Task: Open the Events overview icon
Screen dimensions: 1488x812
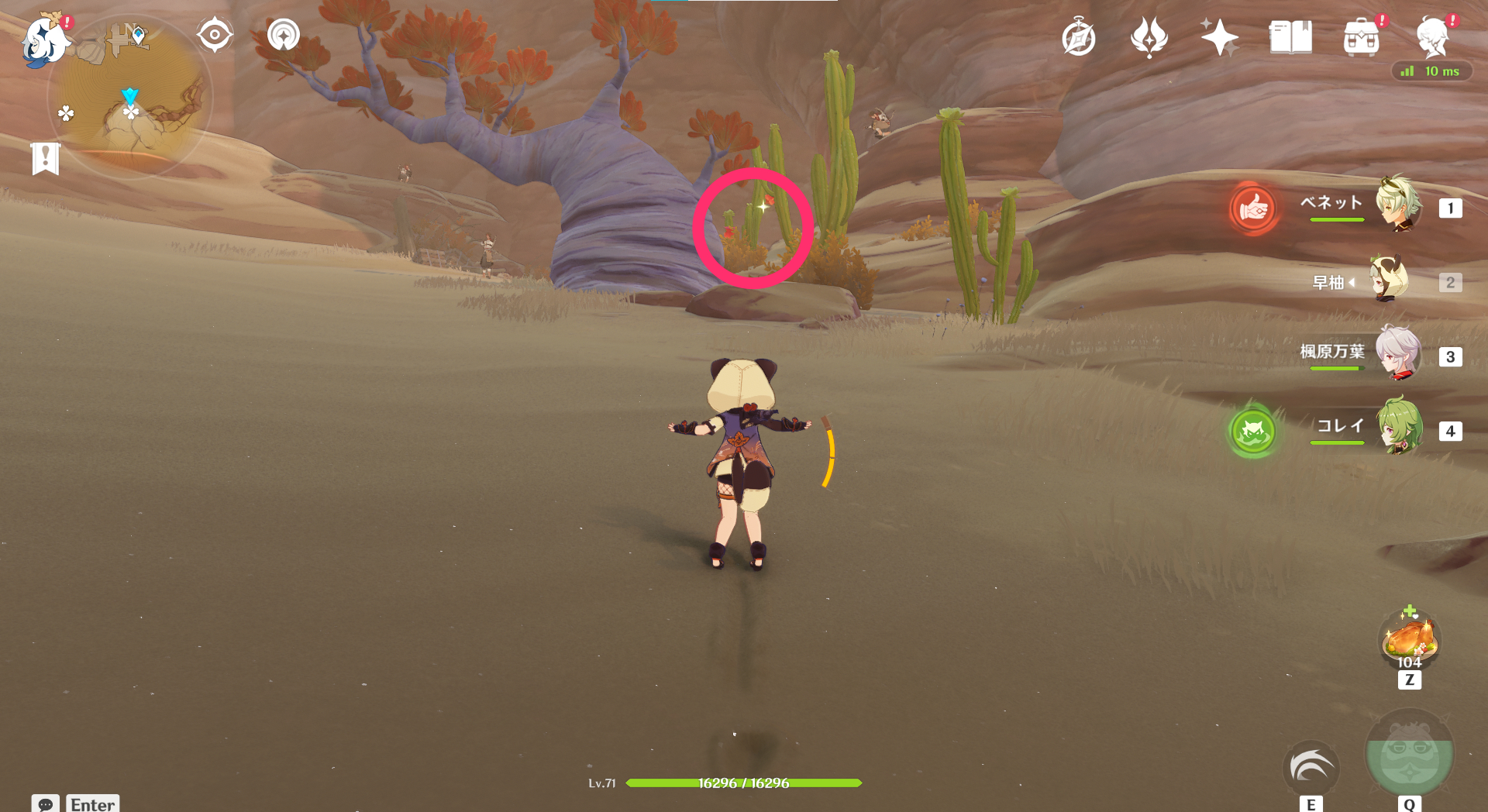Action: [x=1149, y=36]
